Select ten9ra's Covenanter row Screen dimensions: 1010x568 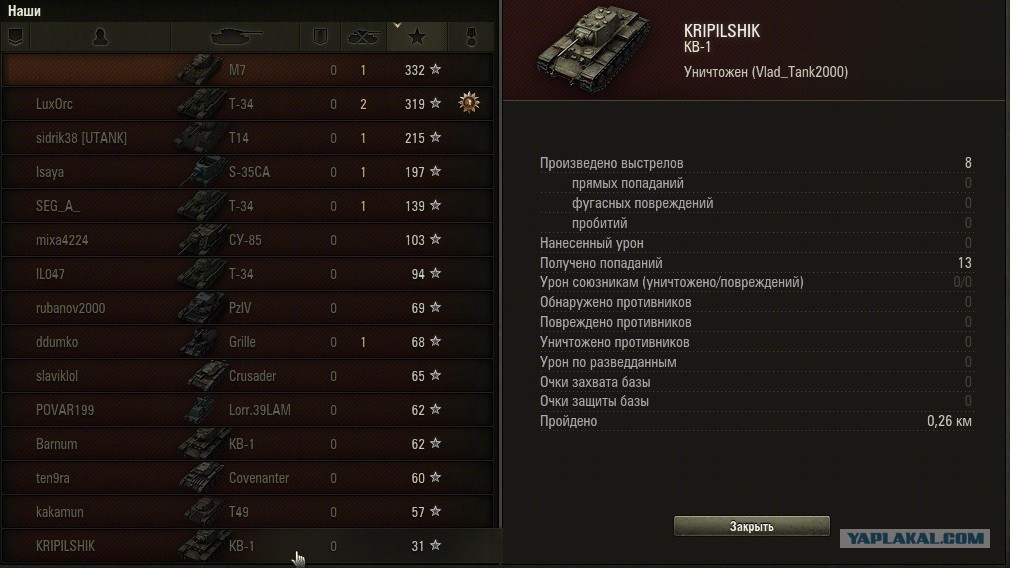point(248,478)
